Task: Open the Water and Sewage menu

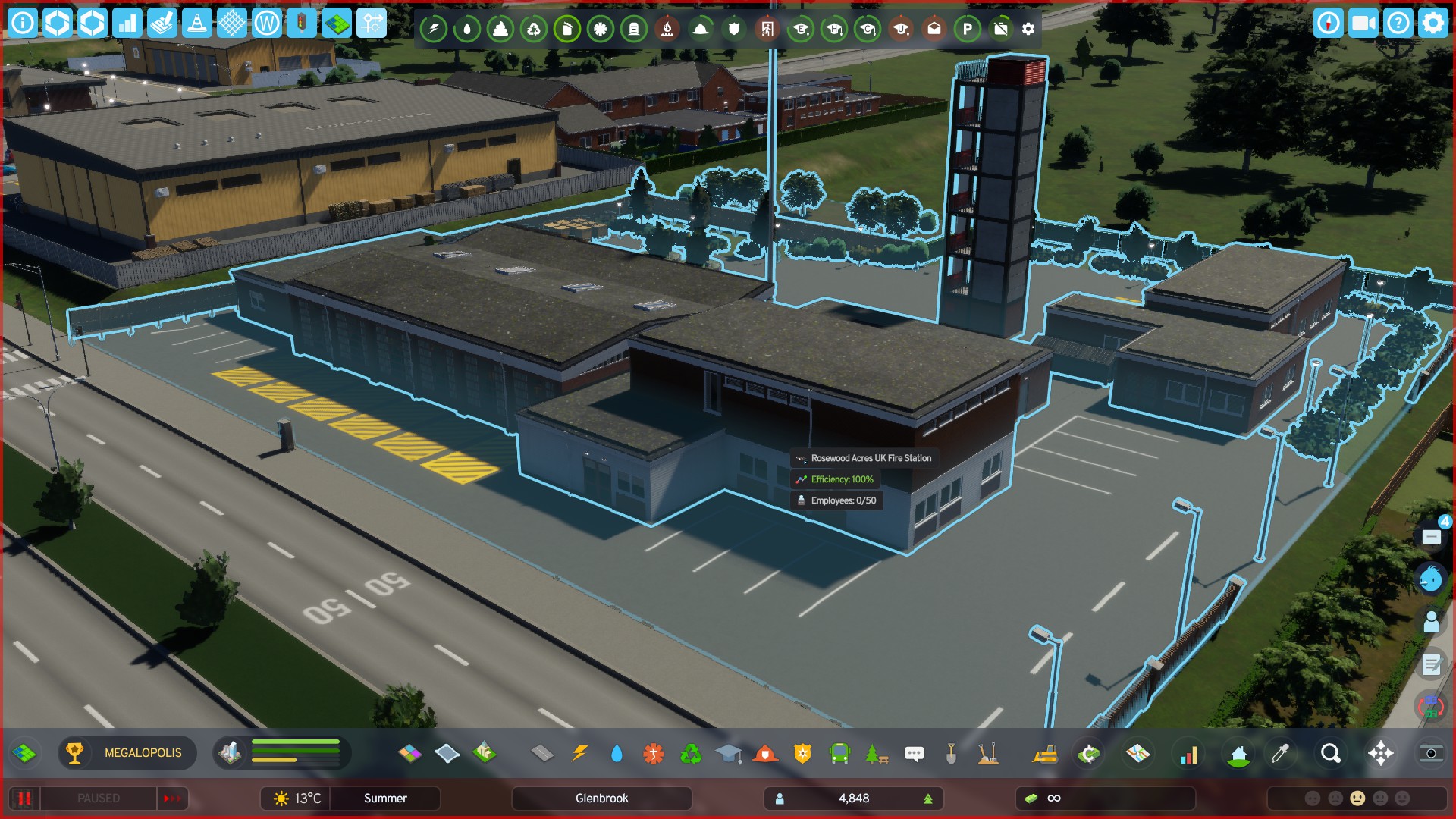Action: [617, 754]
